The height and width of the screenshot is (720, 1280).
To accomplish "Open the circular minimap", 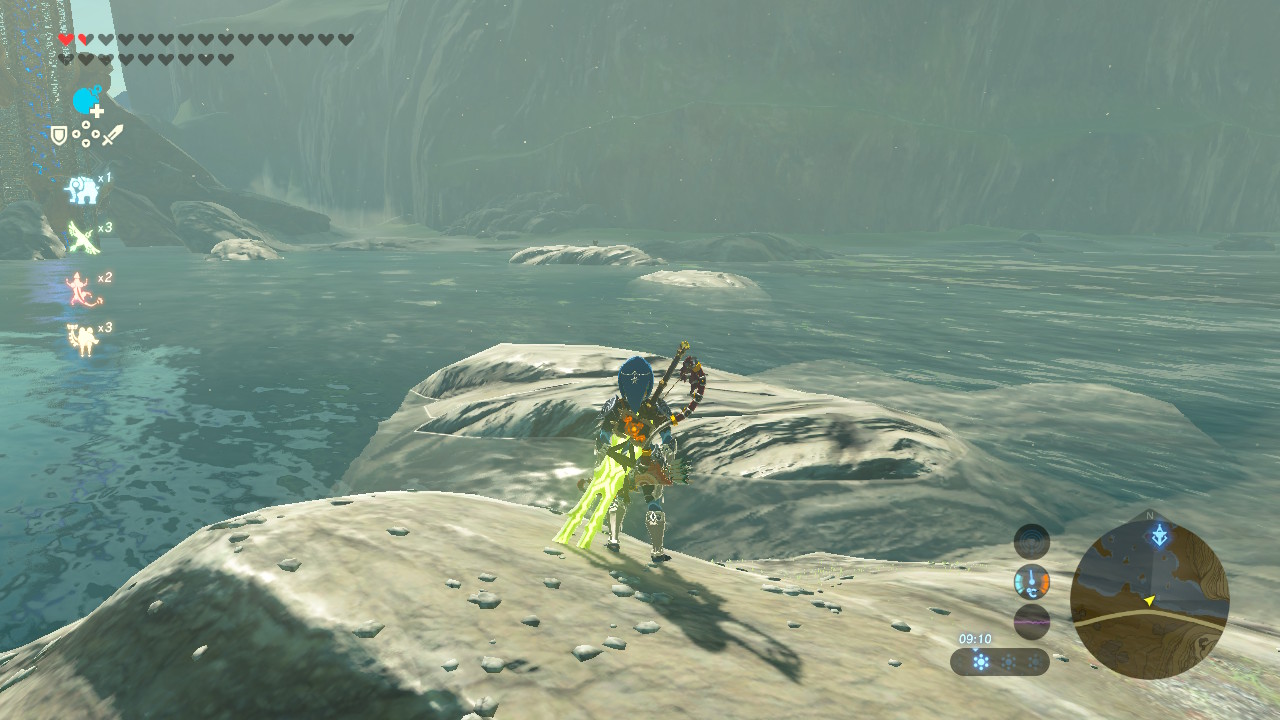I will click(1149, 600).
